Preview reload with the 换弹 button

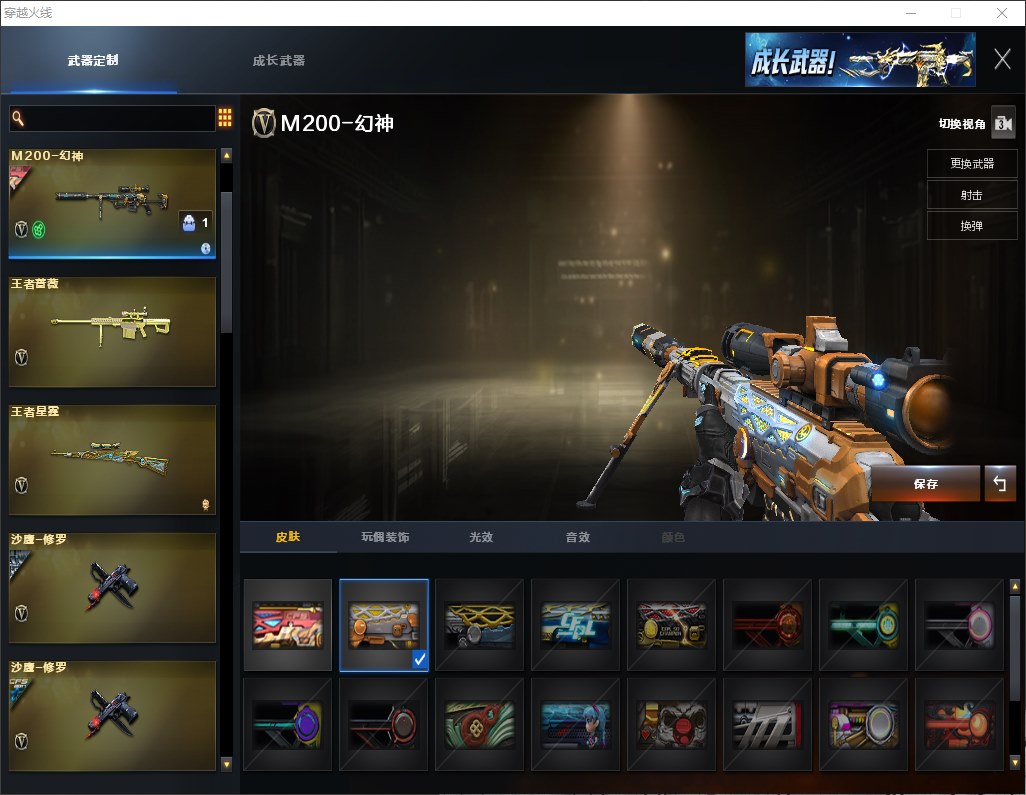tap(971, 226)
